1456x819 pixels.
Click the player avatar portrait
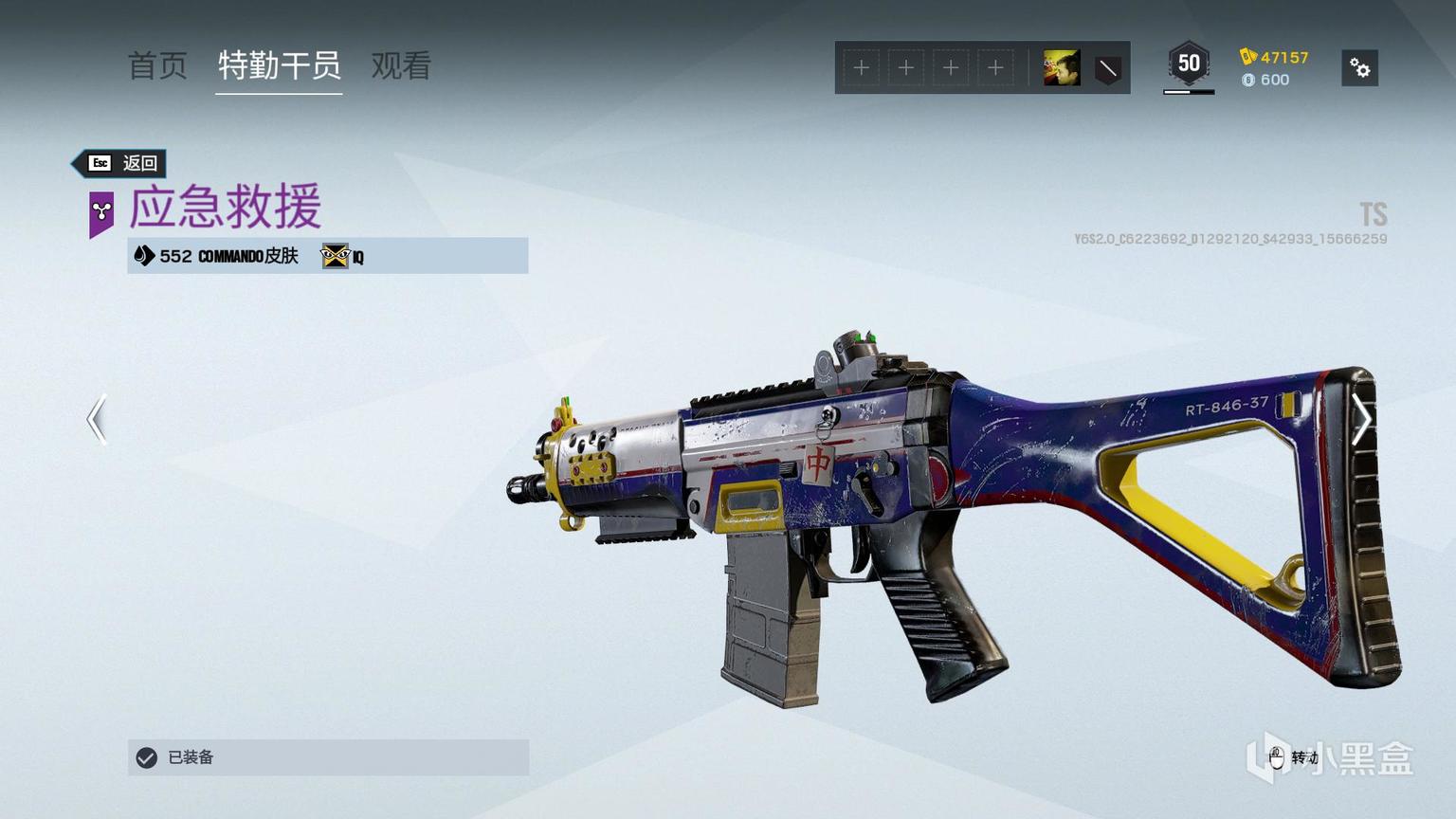(x=1061, y=68)
